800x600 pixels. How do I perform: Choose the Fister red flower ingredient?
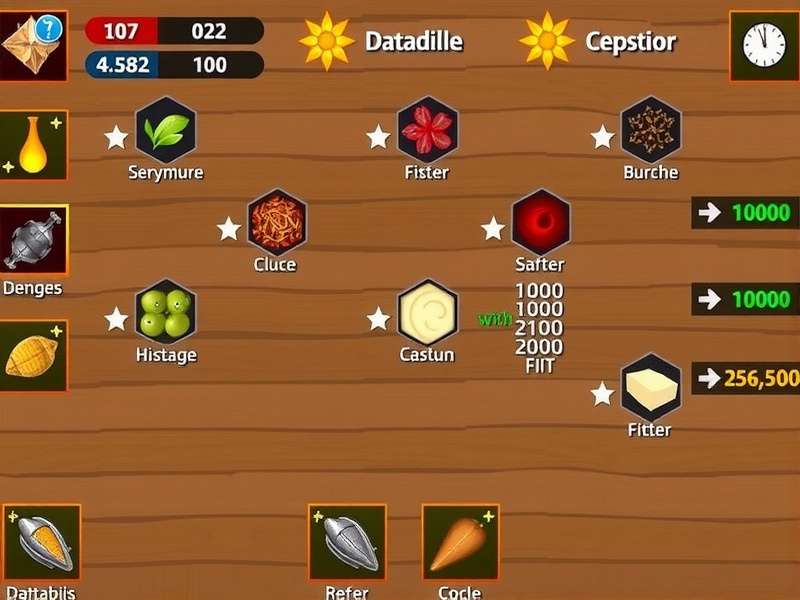(427, 131)
